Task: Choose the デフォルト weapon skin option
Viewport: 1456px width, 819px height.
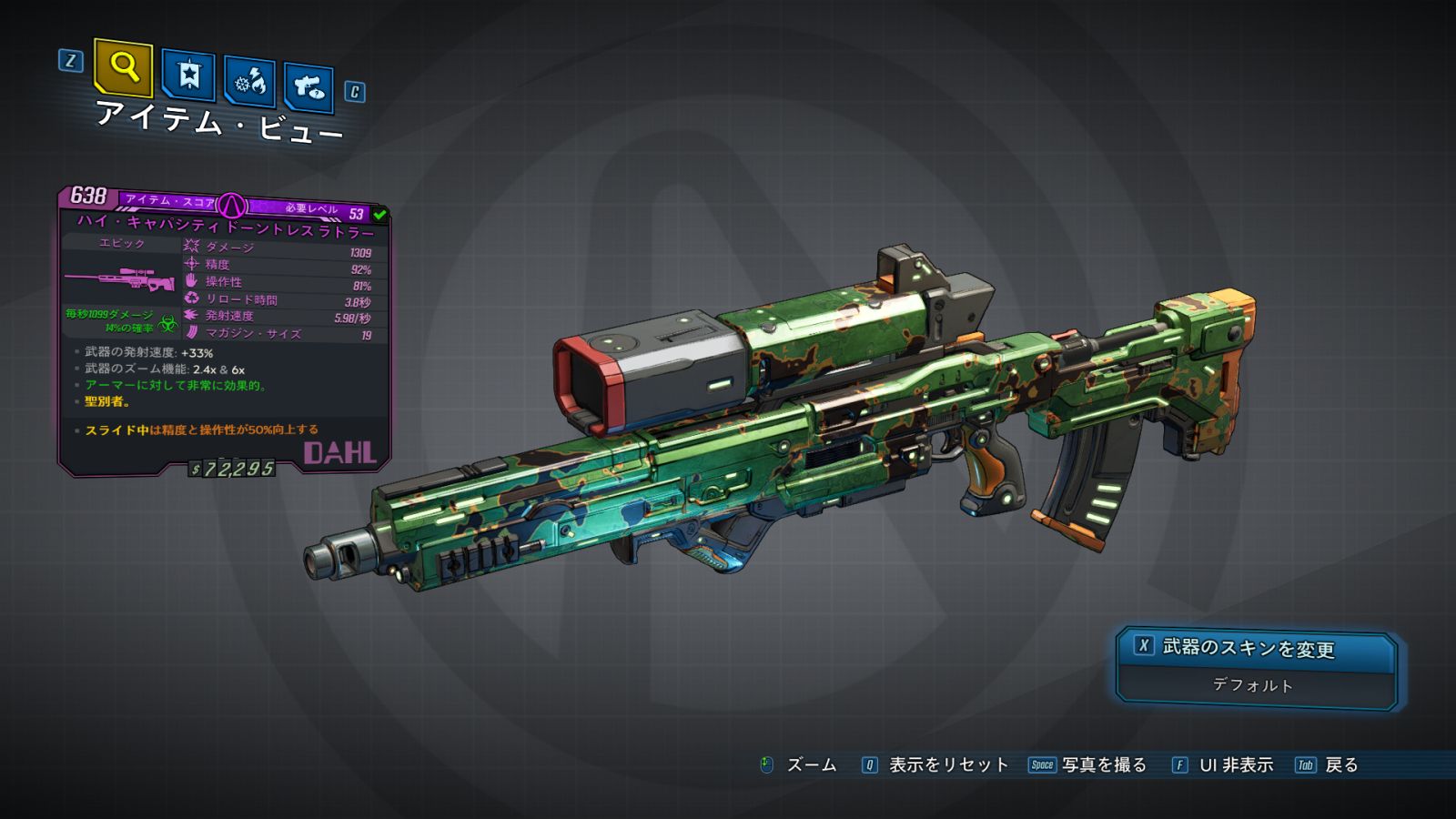Action: coord(1254,685)
